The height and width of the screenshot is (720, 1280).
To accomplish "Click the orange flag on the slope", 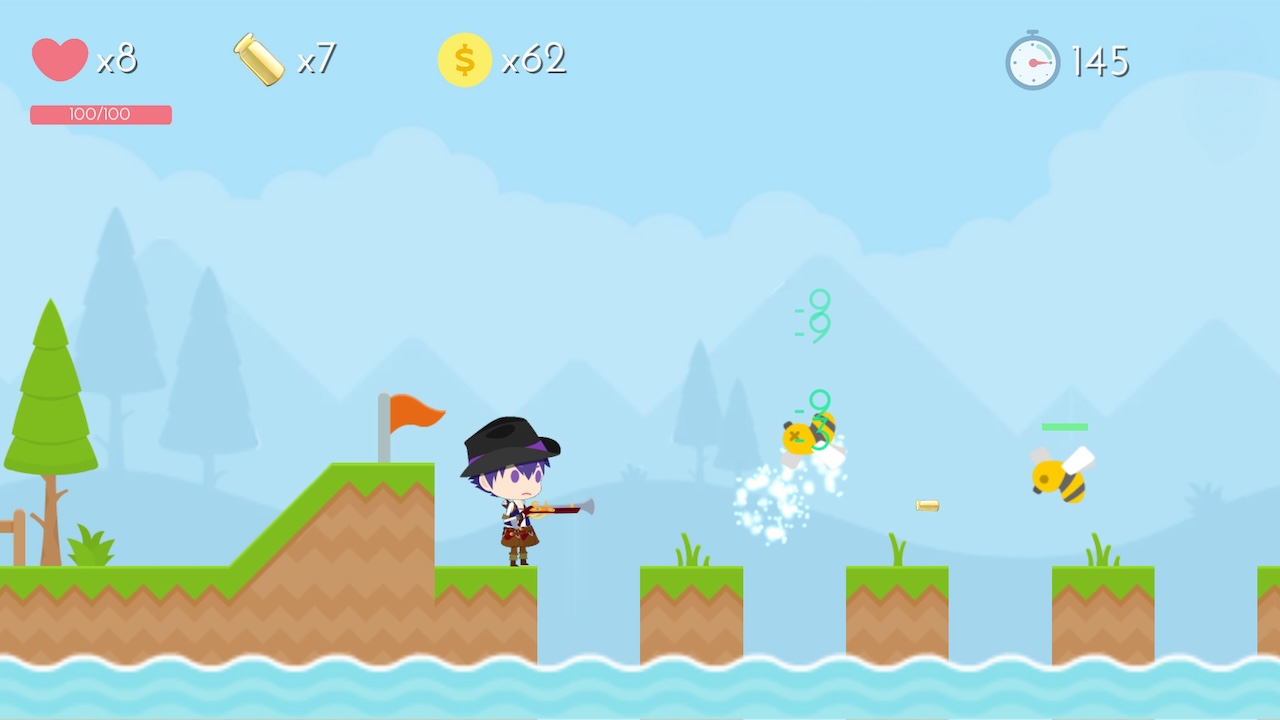I will [x=415, y=412].
